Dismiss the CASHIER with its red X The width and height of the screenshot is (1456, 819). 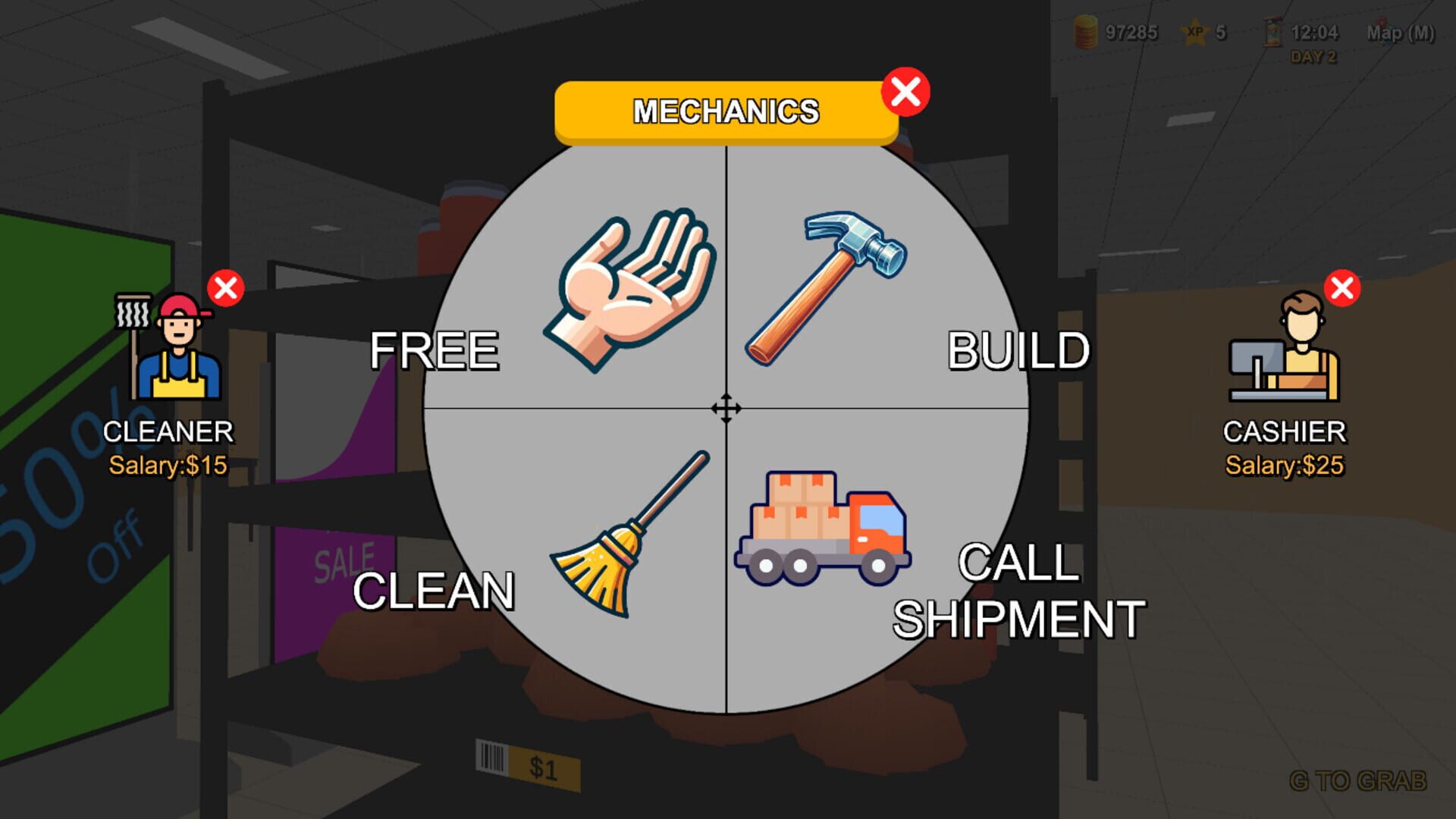pos(1344,288)
